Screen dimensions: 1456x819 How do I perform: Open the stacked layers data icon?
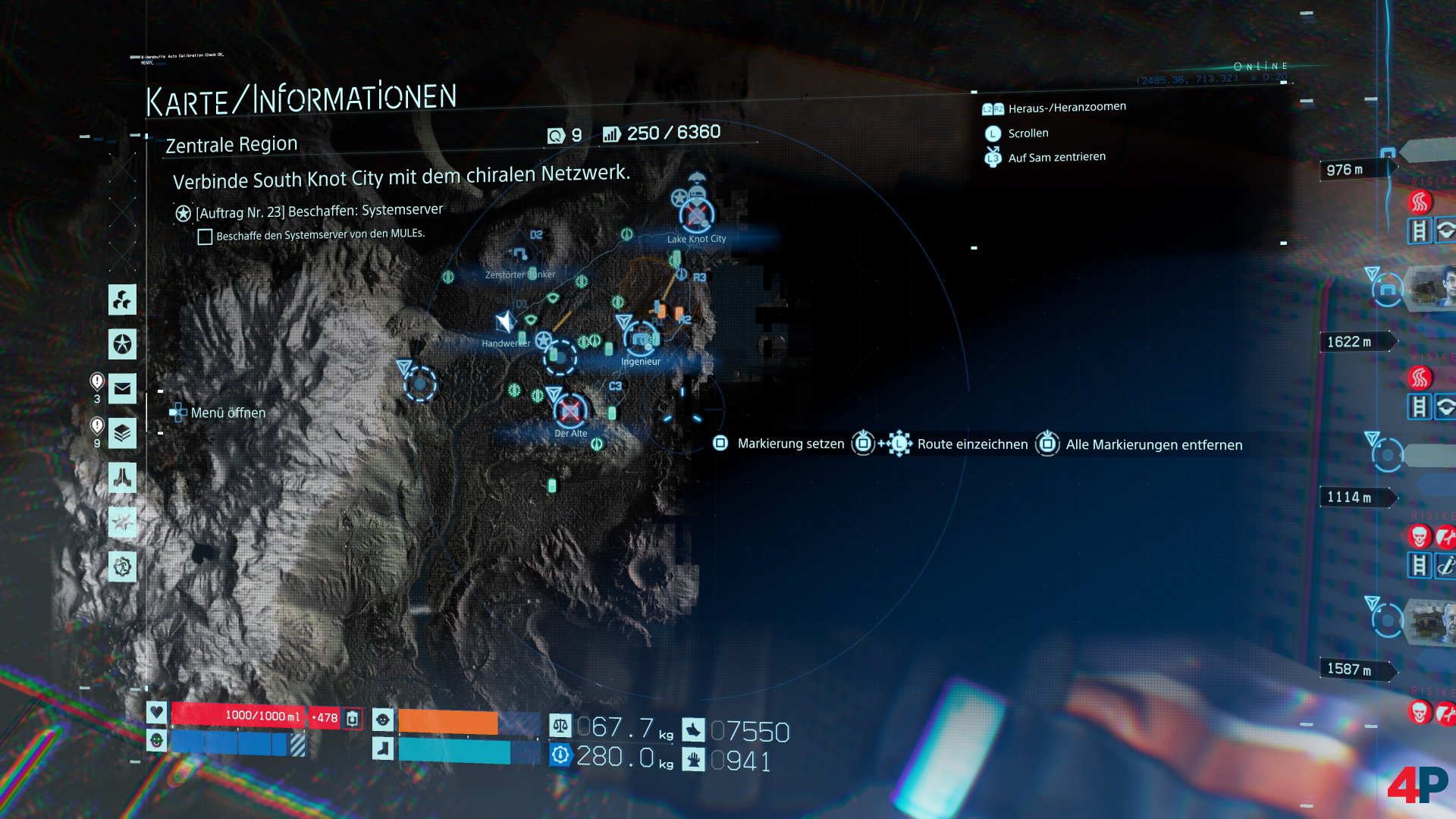[x=122, y=434]
